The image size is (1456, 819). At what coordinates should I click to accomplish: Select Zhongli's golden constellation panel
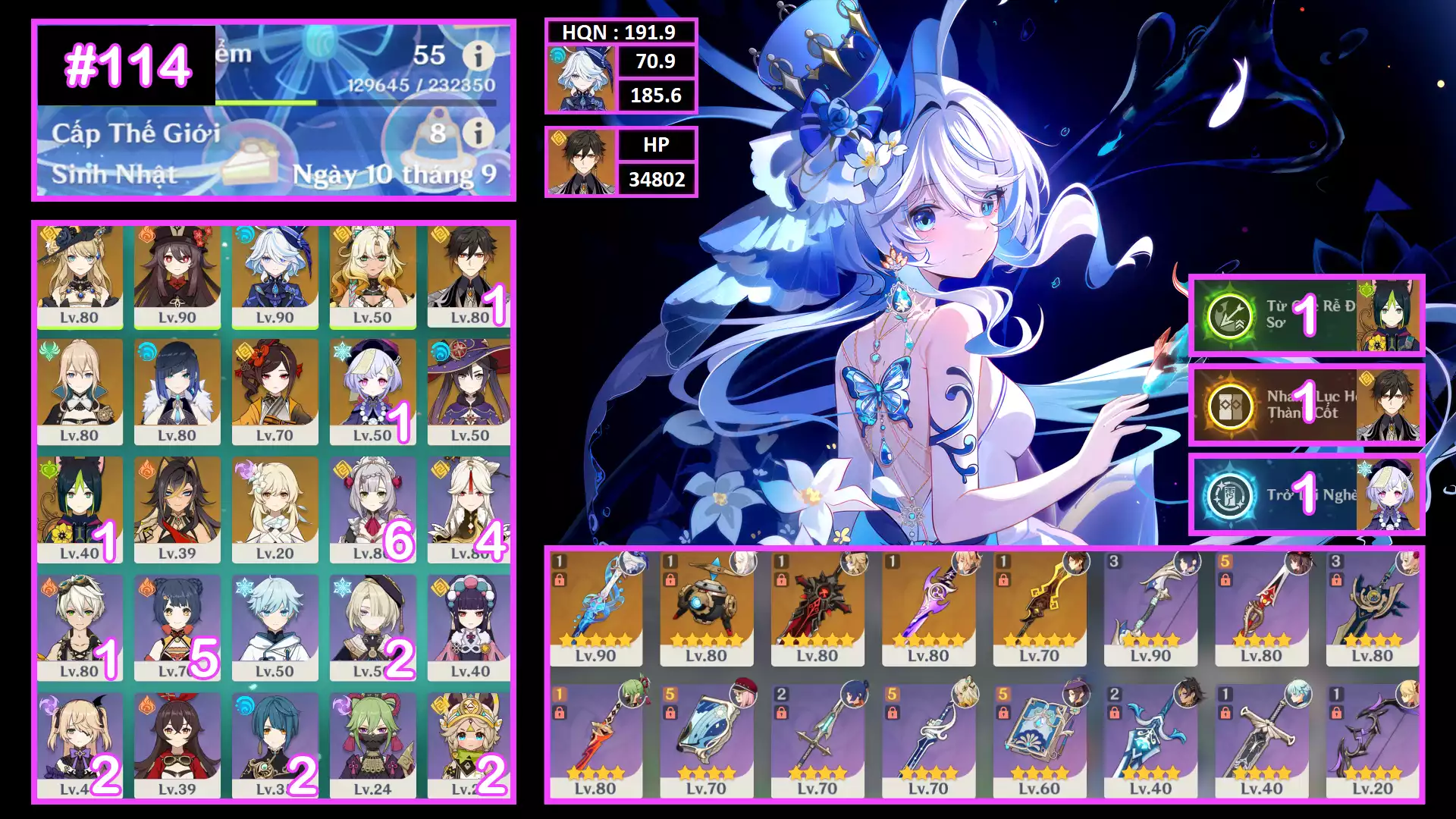tap(1306, 405)
